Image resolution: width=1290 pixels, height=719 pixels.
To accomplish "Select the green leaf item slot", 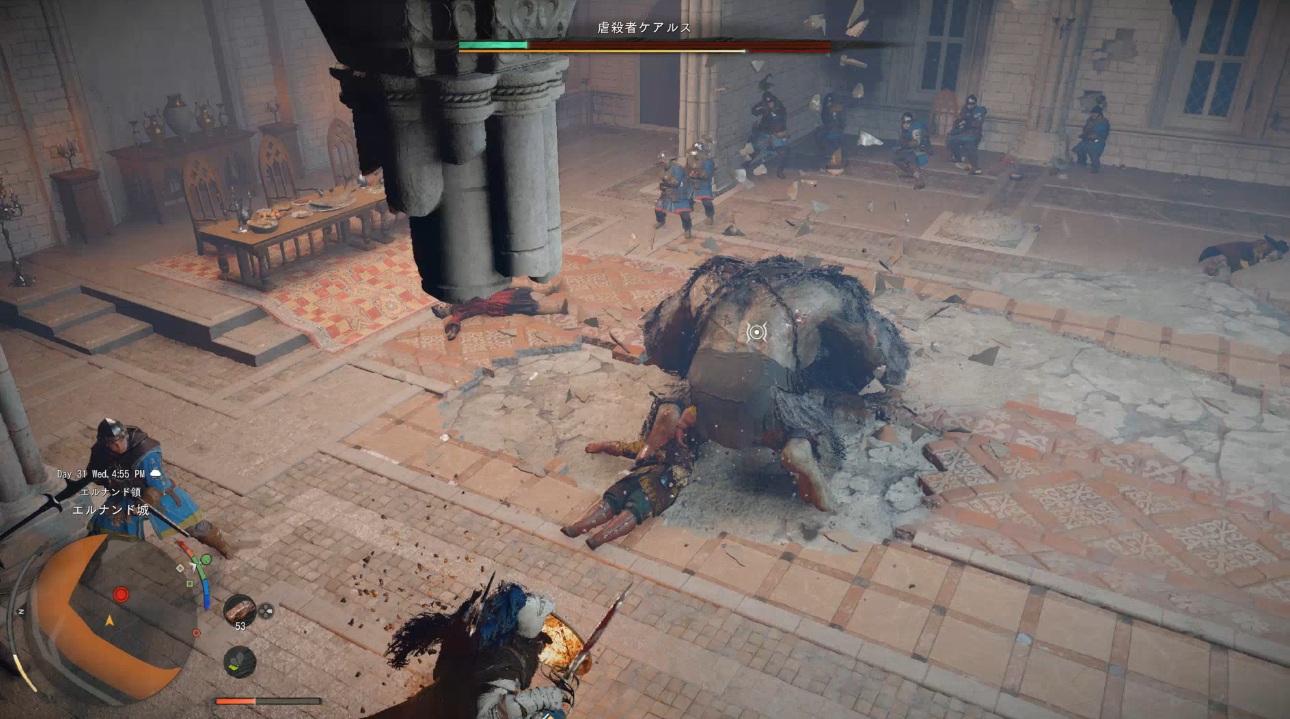I will click(239, 661).
